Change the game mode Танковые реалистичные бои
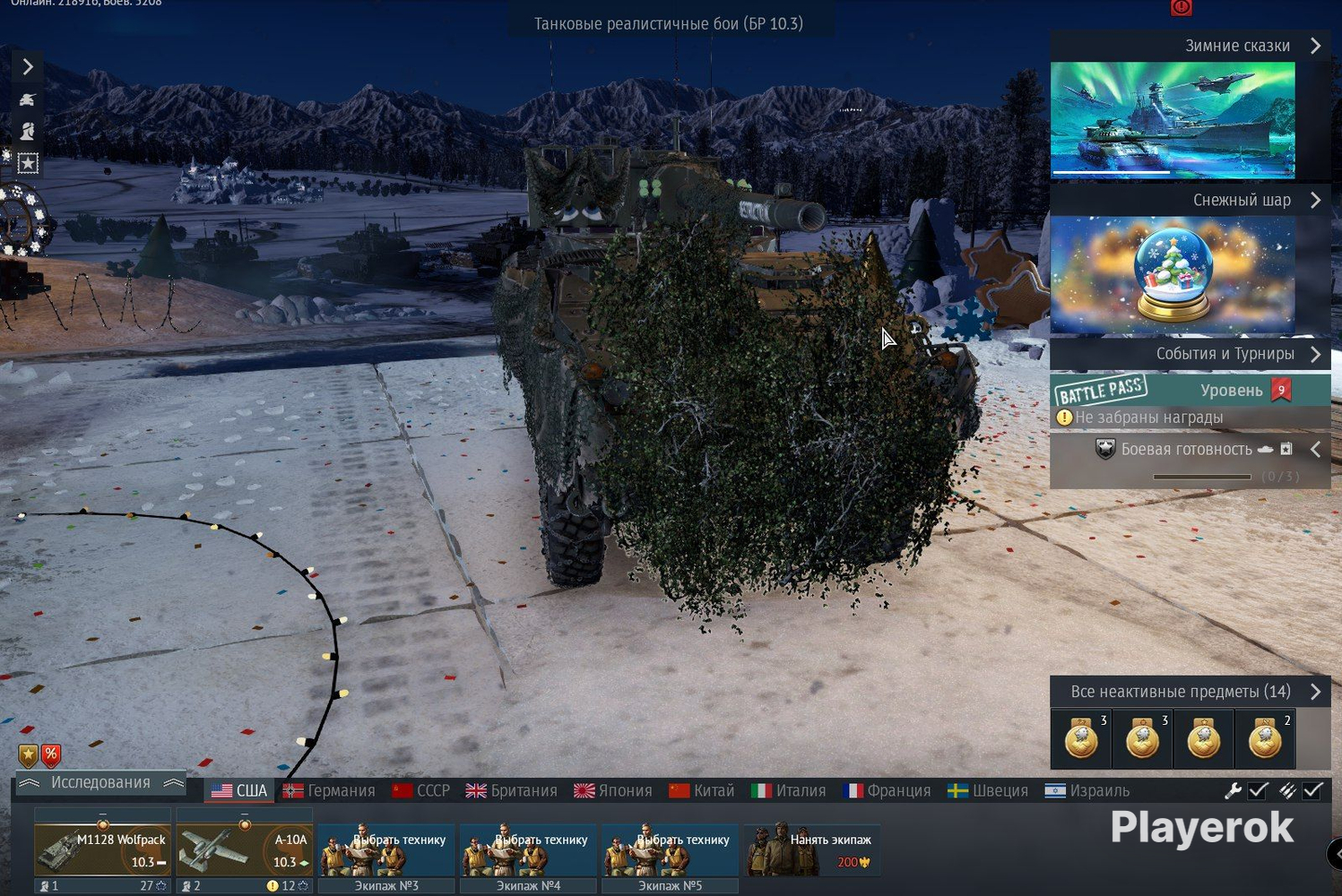 [x=669, y=23]
